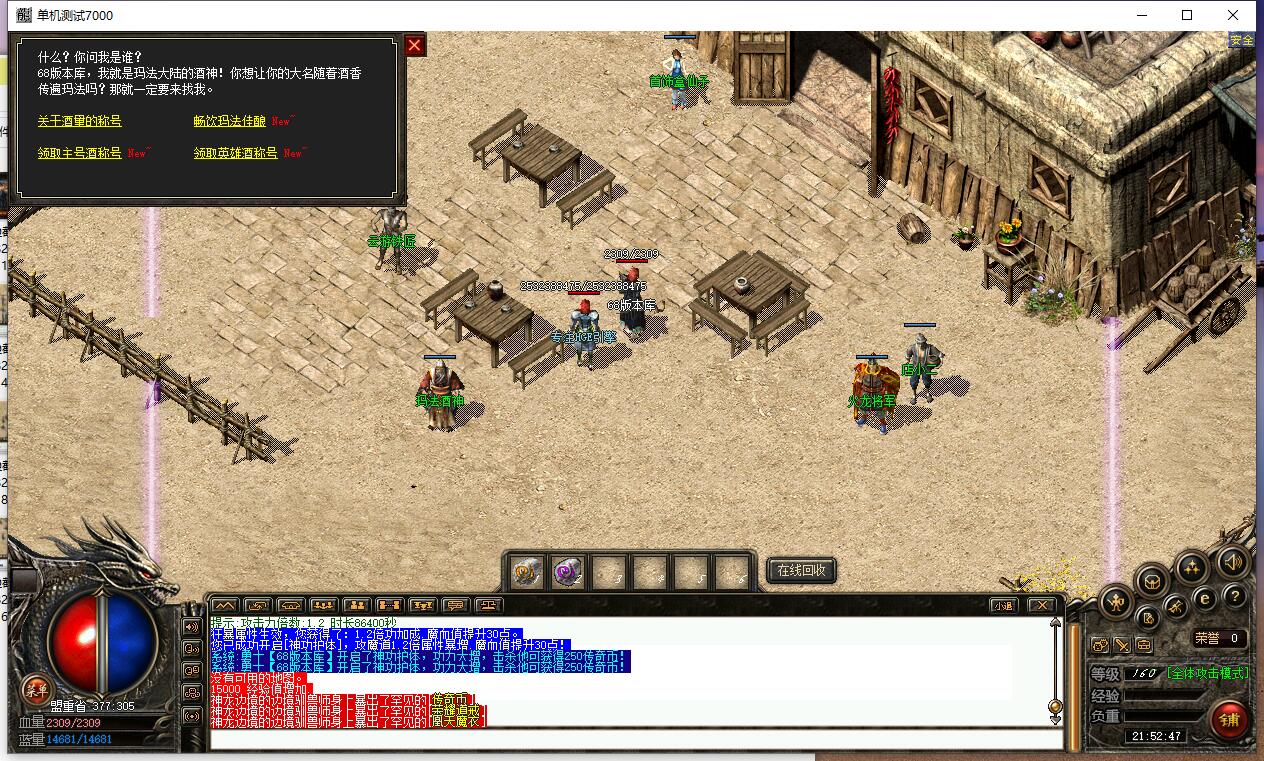Select 领取主号酒称号 in the dialogue
1264x761 pixels.
[79, 153]
